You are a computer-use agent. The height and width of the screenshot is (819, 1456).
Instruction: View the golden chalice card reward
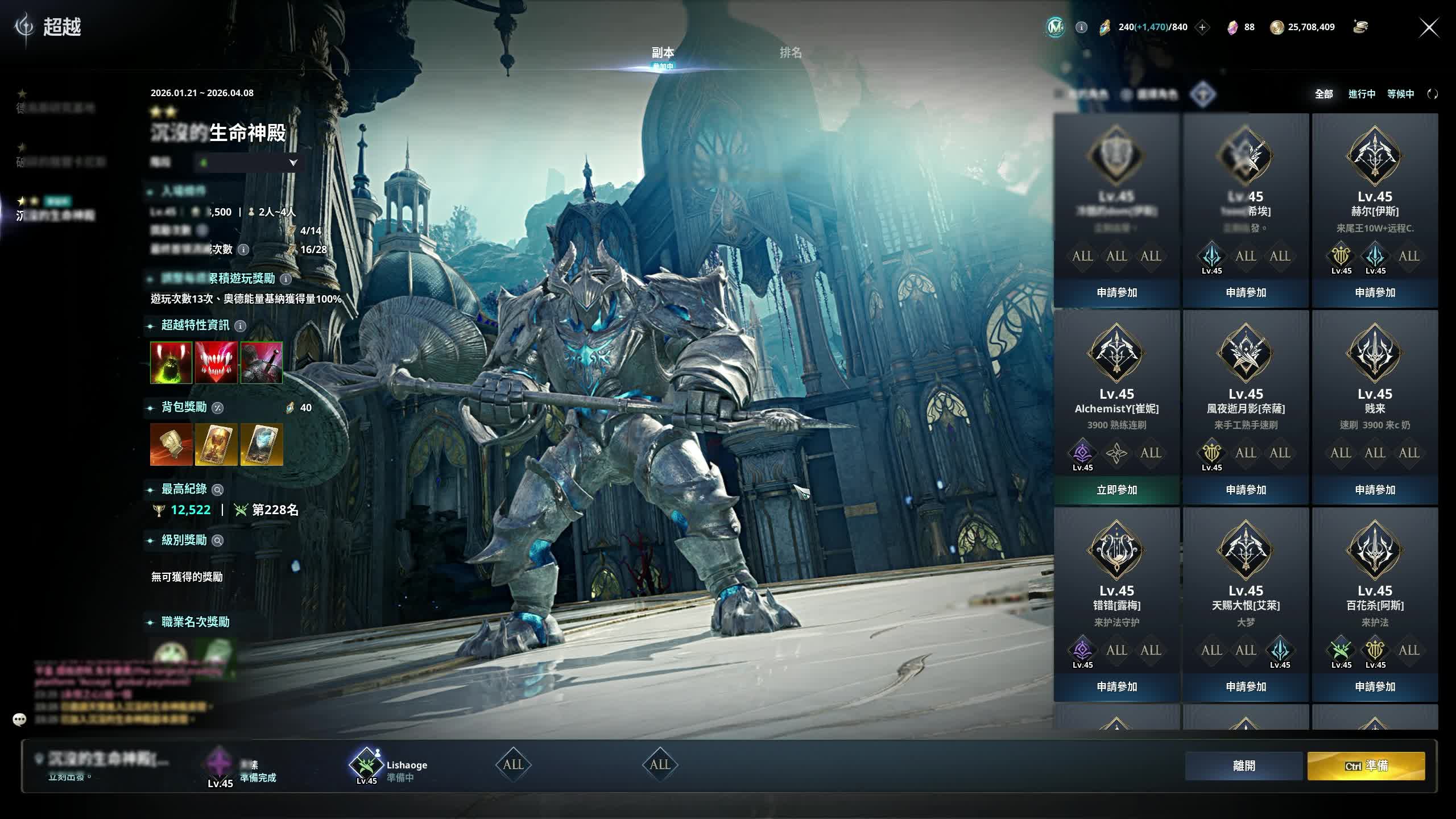pyautogui.click(x=216, y=445)
